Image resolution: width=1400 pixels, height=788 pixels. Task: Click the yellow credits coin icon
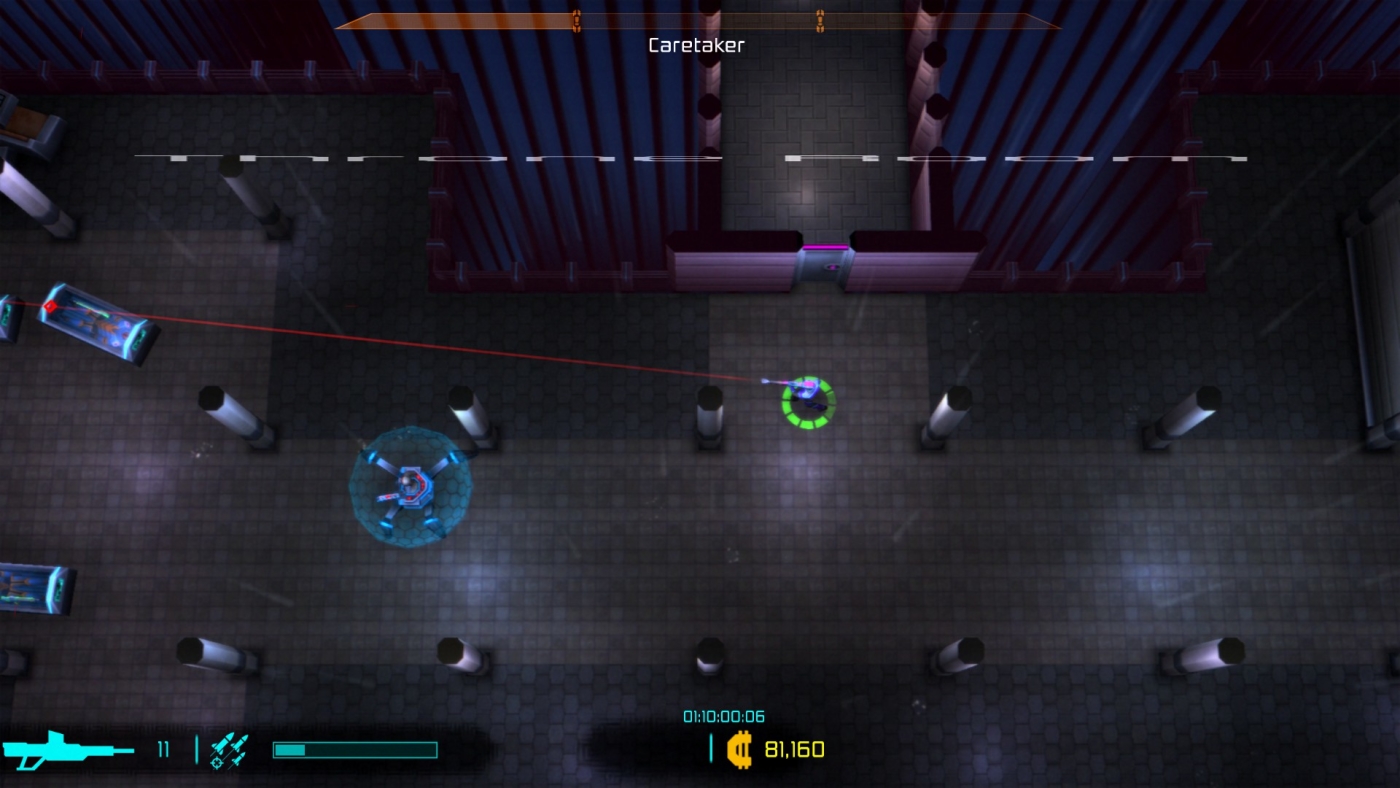click(740, 752)
